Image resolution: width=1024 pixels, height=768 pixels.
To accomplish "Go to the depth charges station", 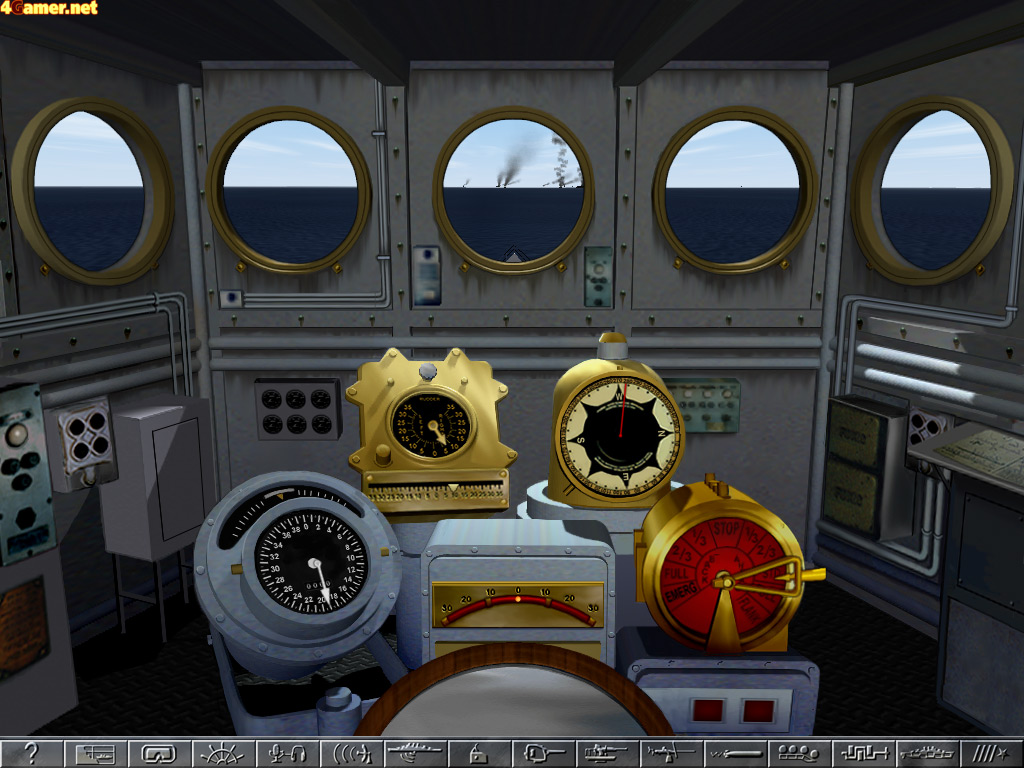I will [x=799, y=753].
